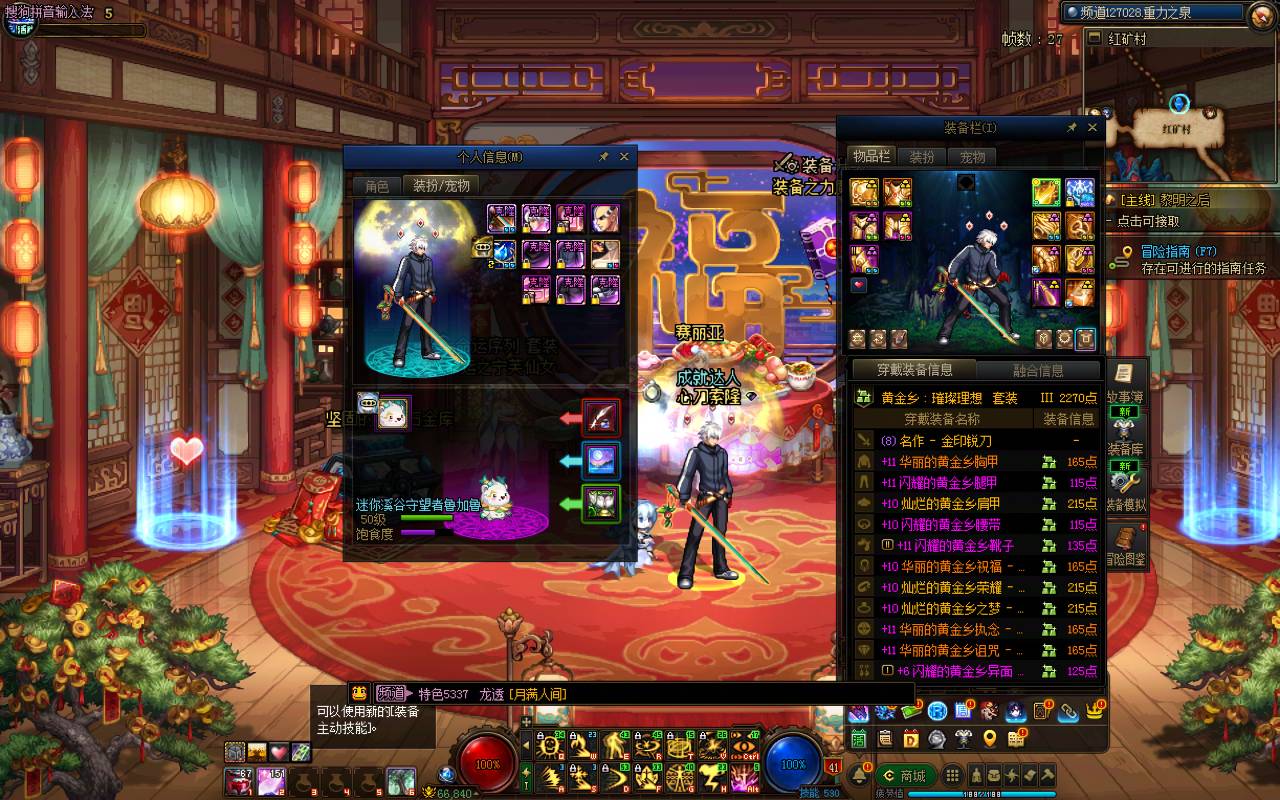Switch to the 角色 tab
The image size is (1280, 800).
pos(377,186)
